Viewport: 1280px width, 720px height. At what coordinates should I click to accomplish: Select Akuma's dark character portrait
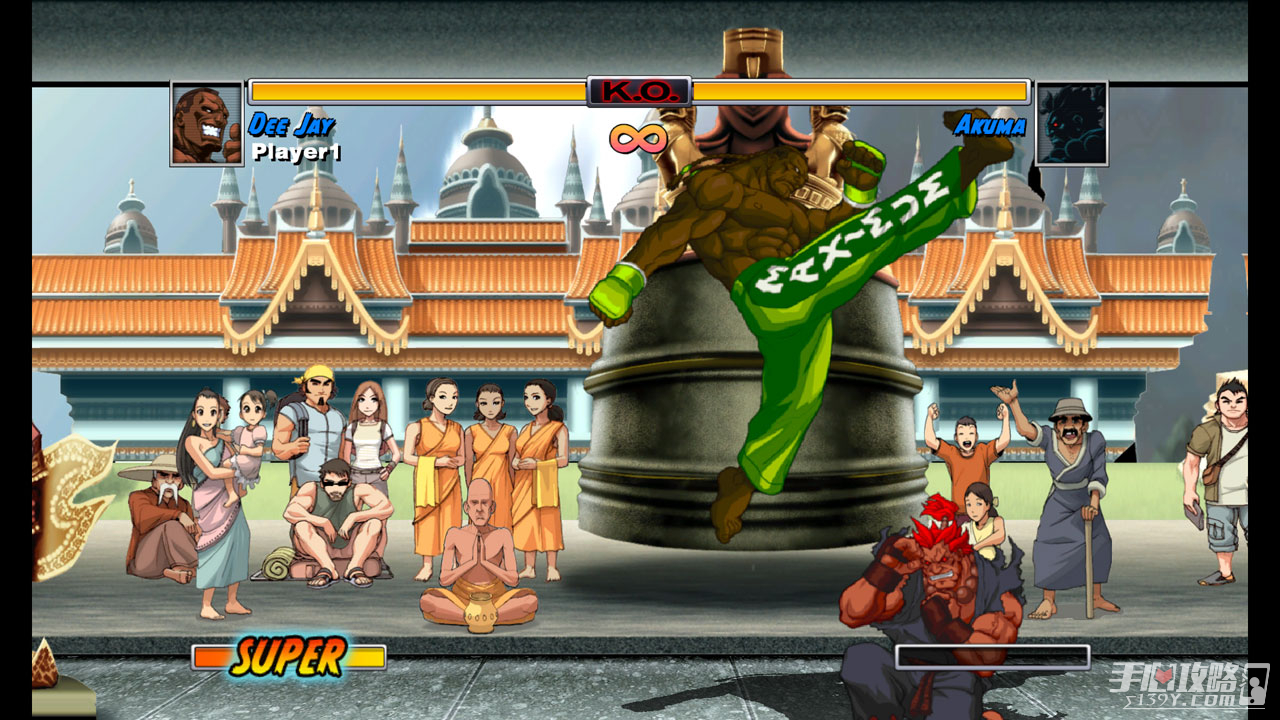point(1071,124)
